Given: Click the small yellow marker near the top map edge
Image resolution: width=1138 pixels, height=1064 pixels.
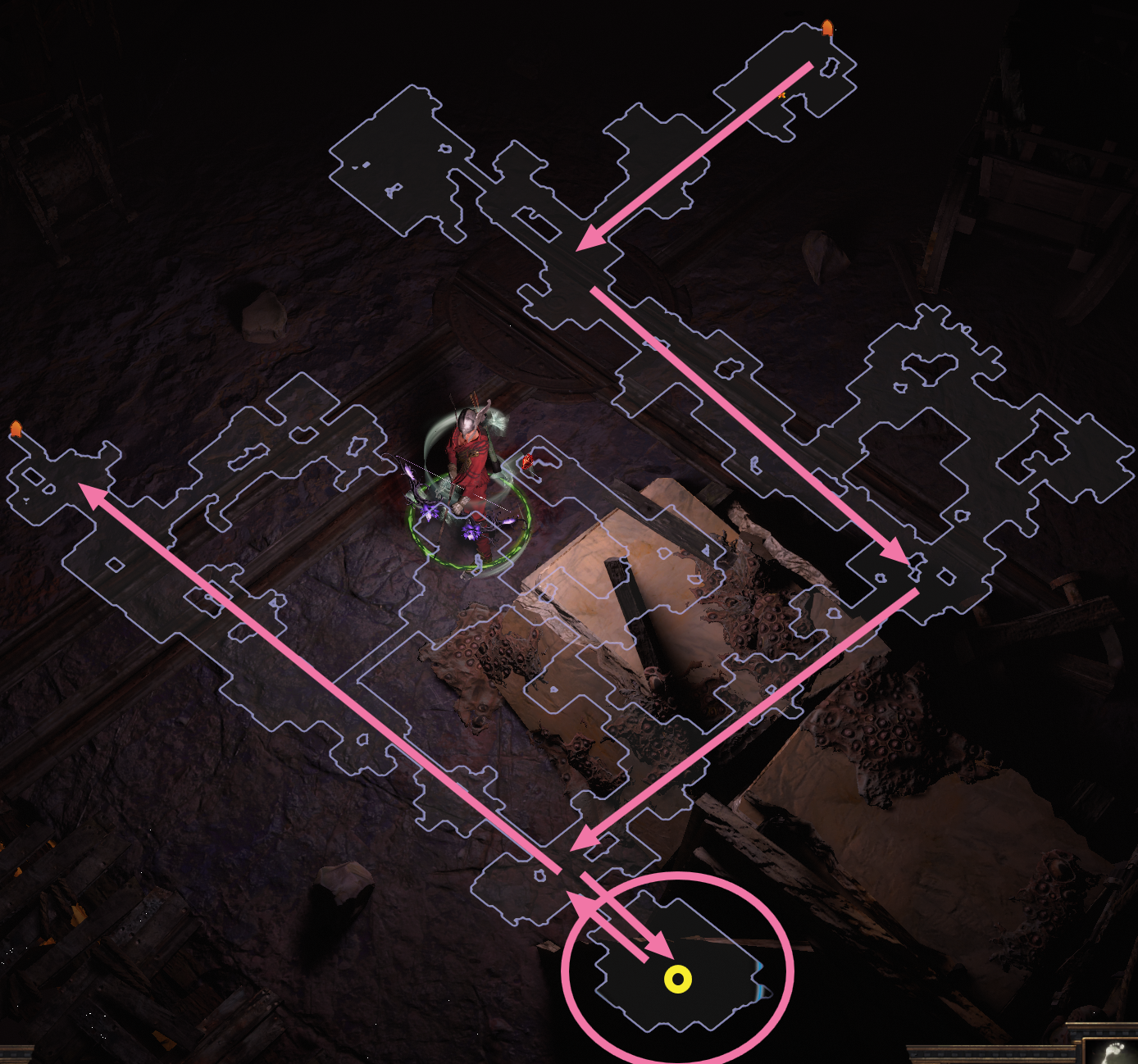Looking at the screenshot, I should coord(781,96).
